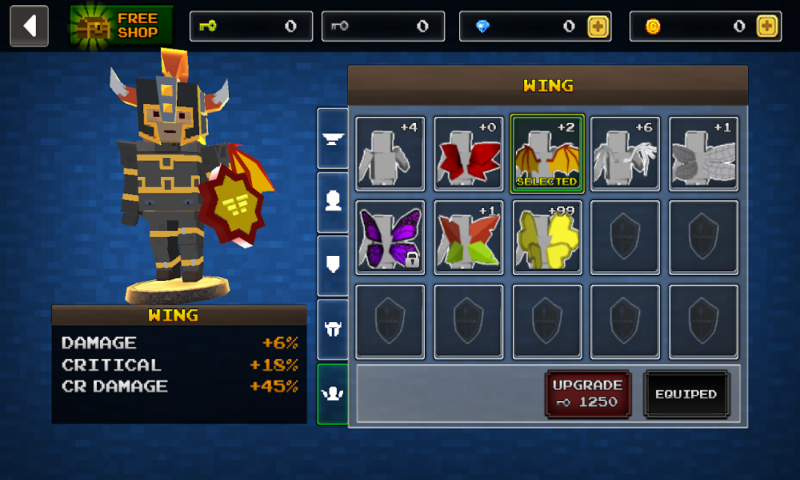The width and height of the screenshot is (800, 480).
Task: Switch to the anvil category tab
Action: [333, 138]
